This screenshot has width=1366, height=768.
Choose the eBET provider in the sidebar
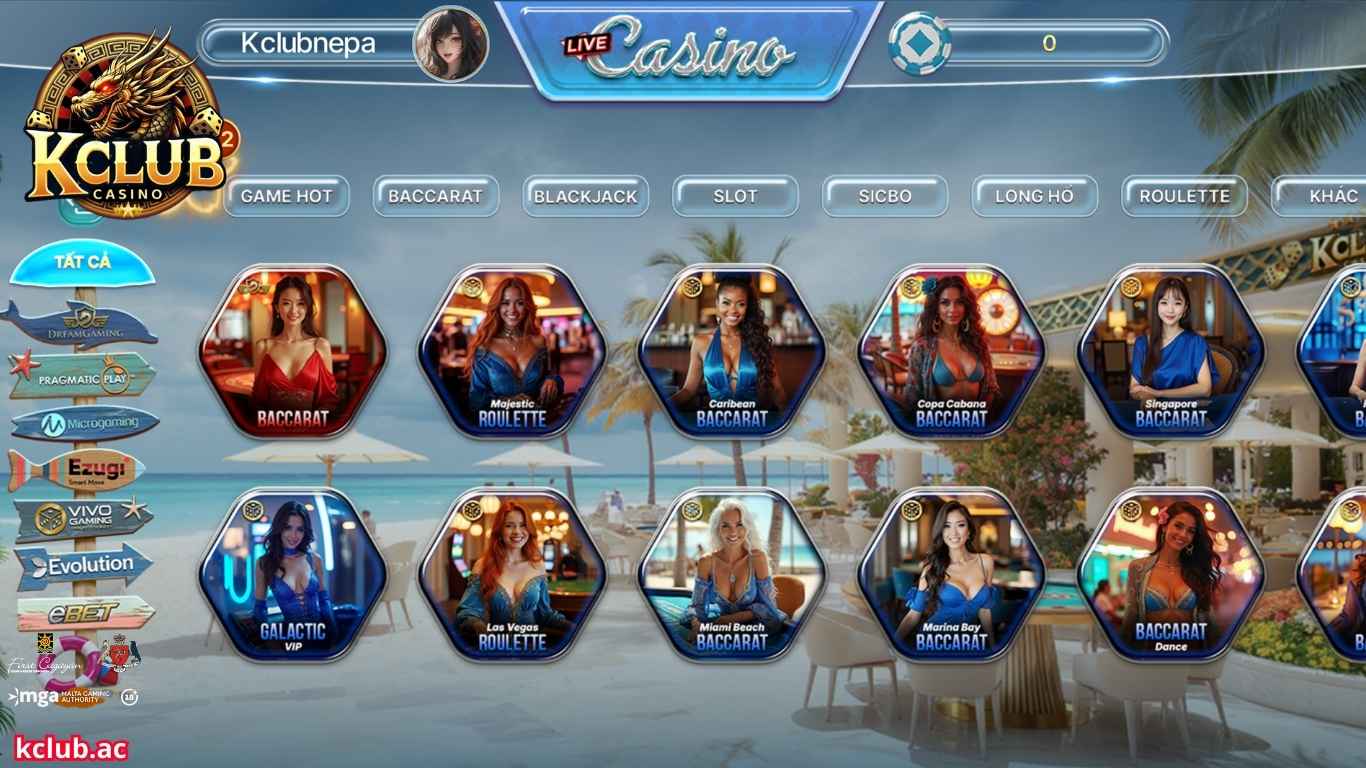84,612
